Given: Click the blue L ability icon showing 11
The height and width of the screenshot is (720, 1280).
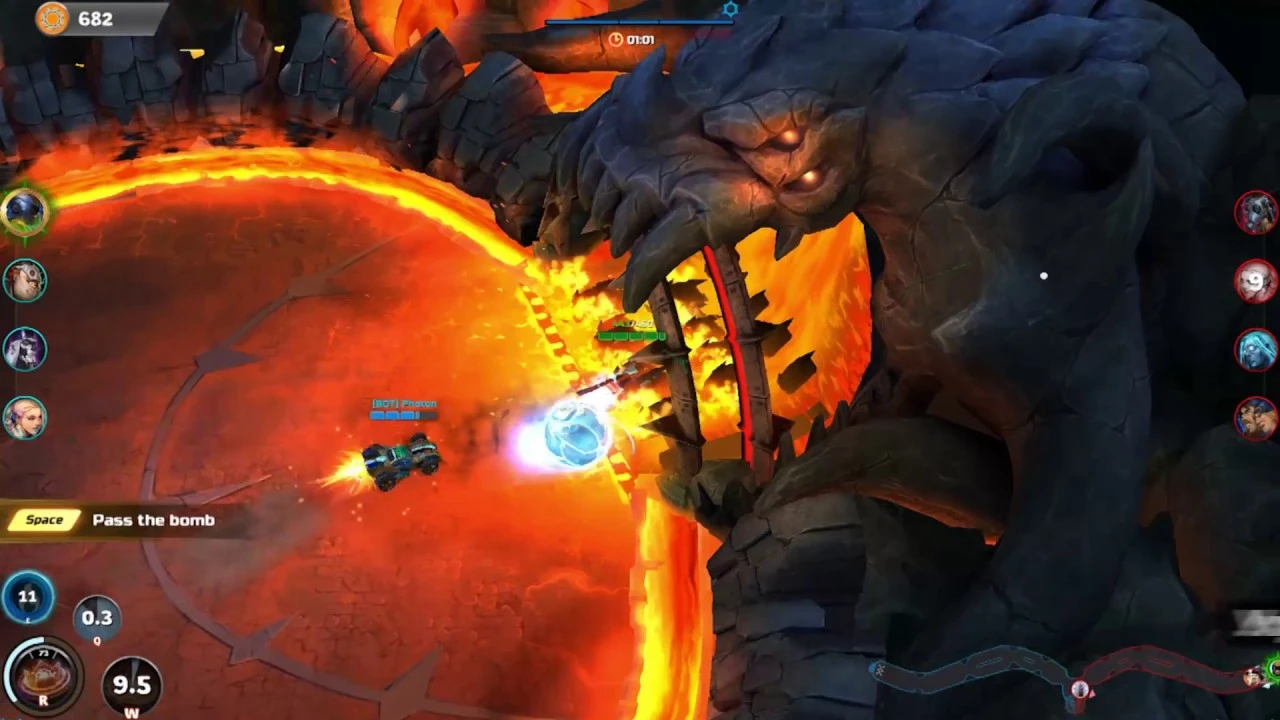Looking at the screenshot, I should (27, 597).
